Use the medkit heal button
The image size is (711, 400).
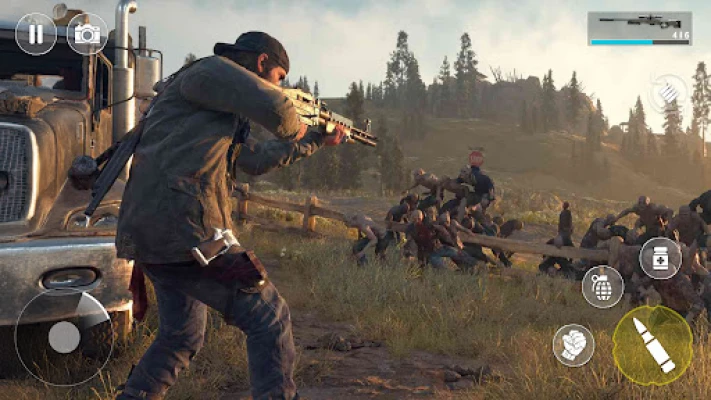coord(660,258)
